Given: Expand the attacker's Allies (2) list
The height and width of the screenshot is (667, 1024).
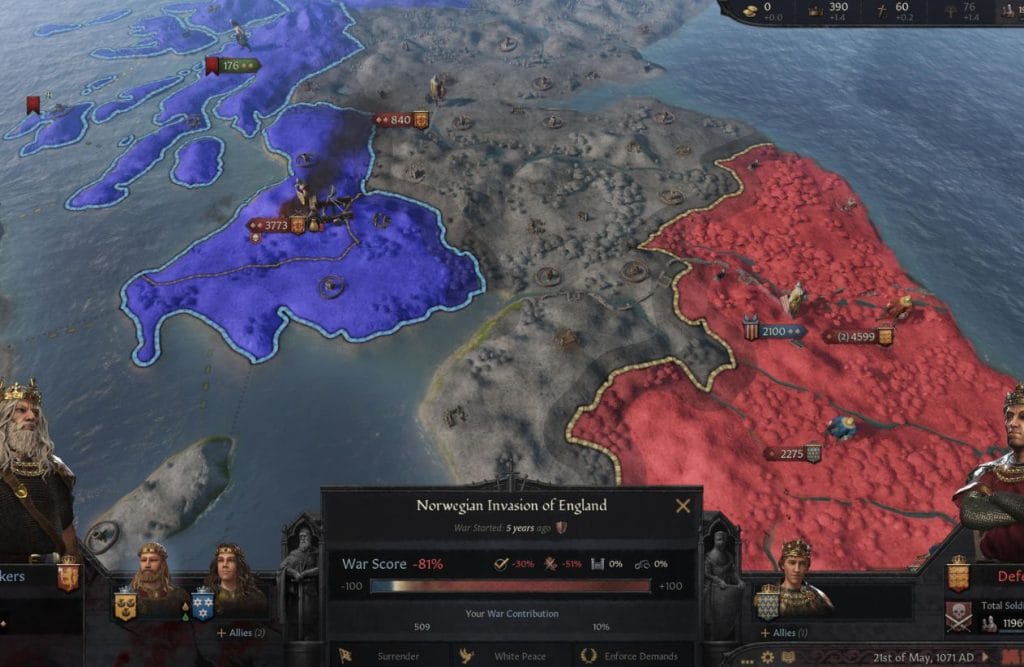Looking at the screenshot, I should (x=241, y=632).
